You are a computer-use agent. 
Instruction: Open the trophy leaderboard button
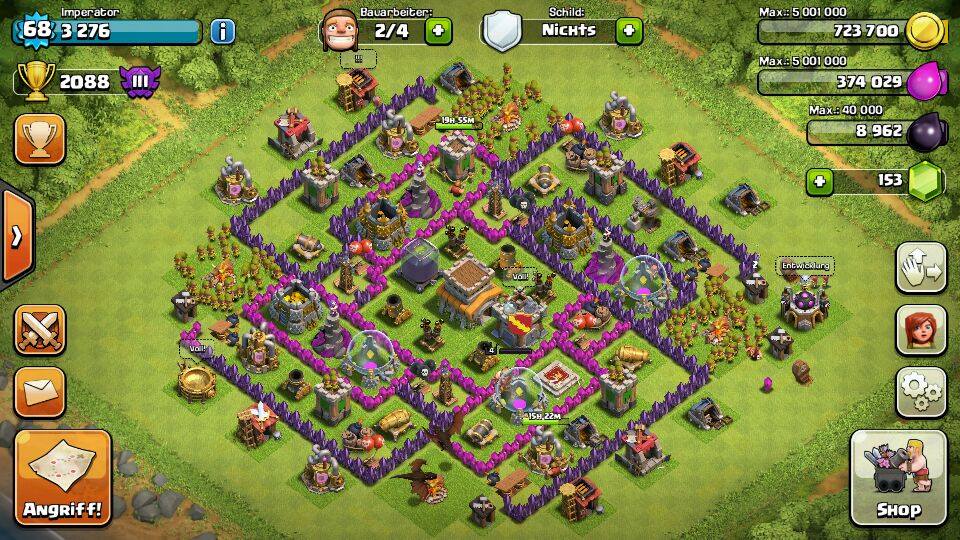[x=39, y=139]
